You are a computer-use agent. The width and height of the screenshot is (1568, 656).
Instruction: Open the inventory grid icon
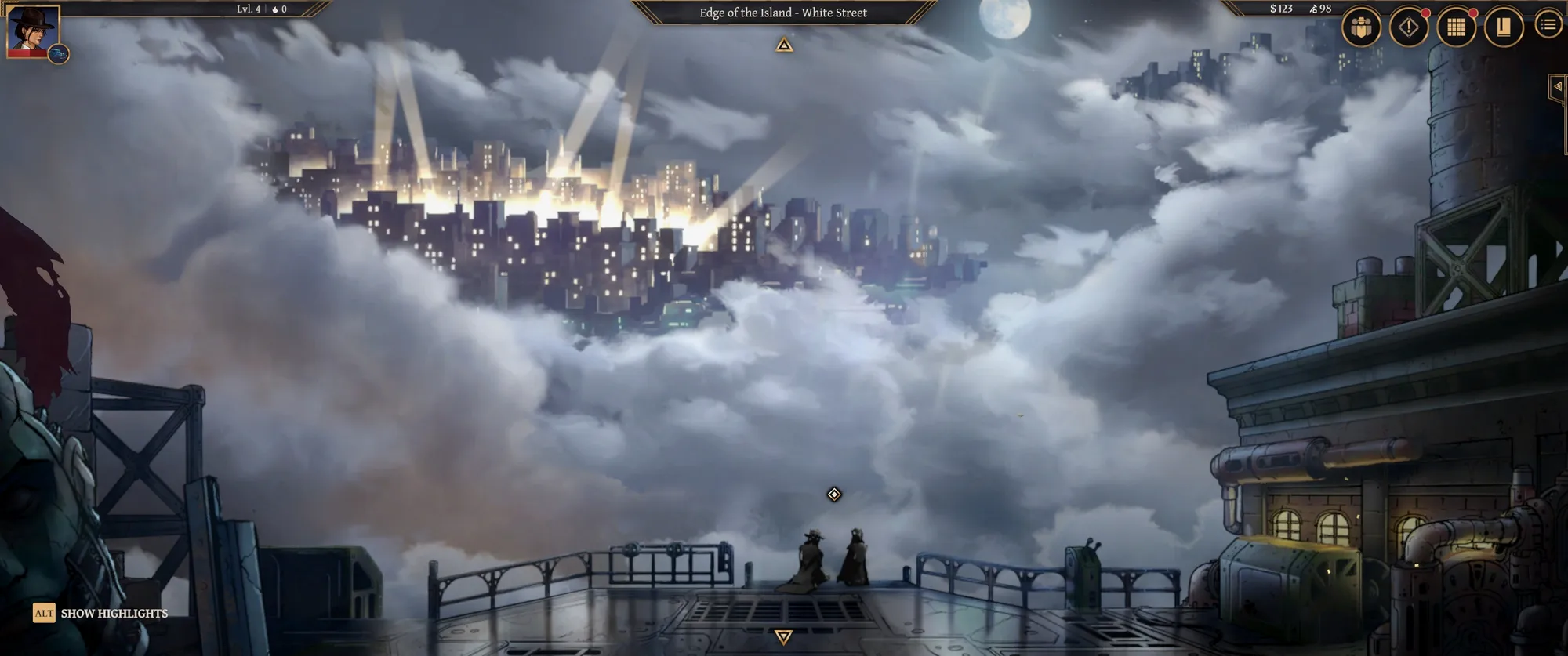point(1456,27)
